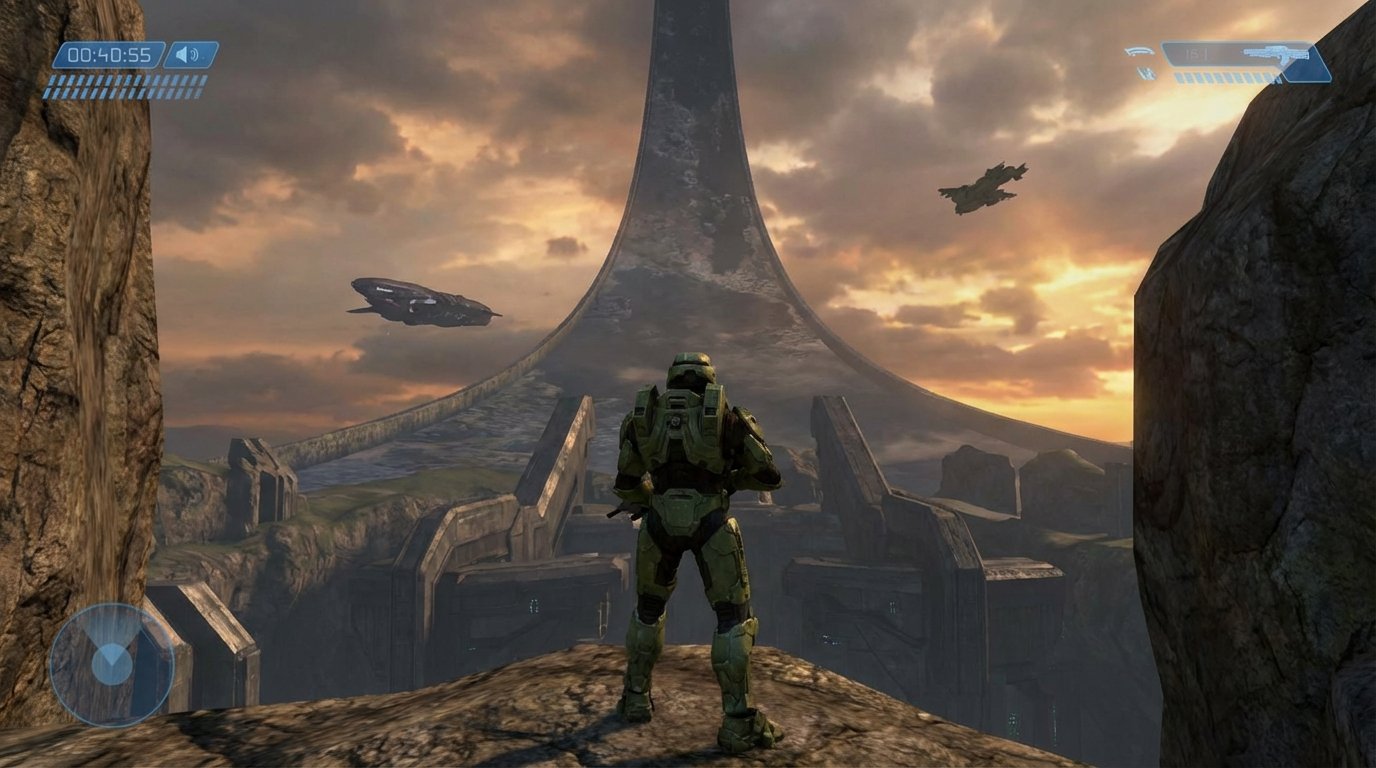This screenshot has height=768, width=1376.
Task: Click the Pelican dropship flying left
Action: (420, 300)
